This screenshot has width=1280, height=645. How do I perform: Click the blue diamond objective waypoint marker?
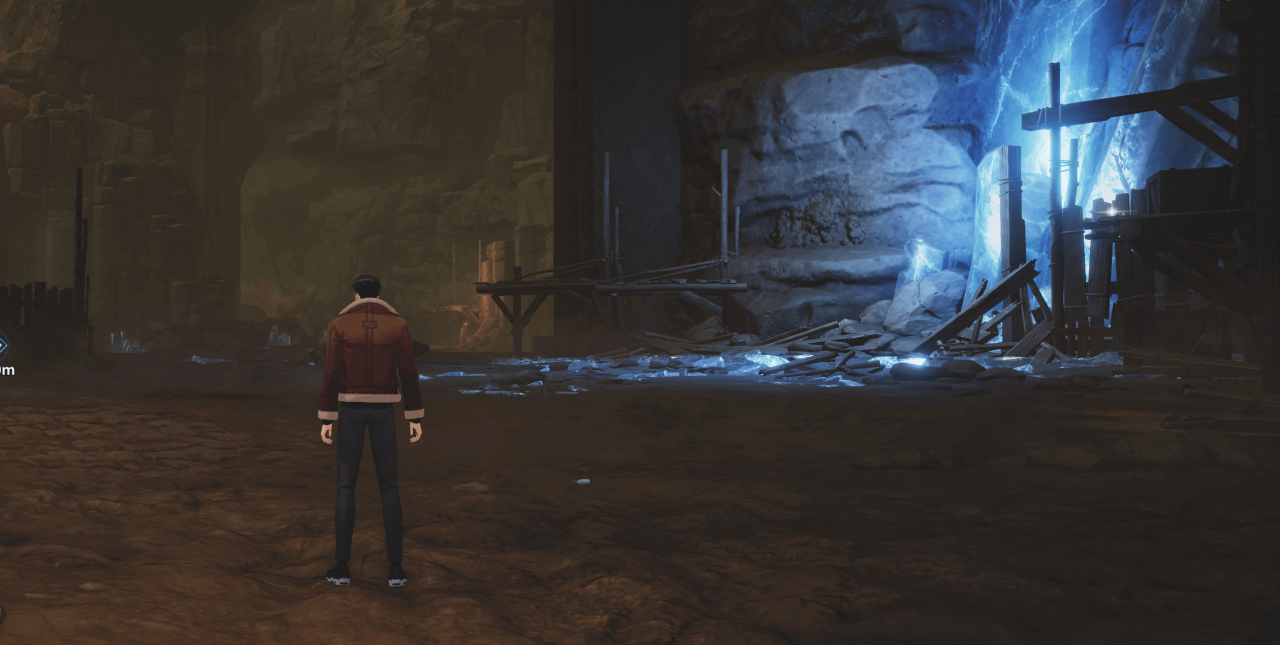tap(2, 346)
